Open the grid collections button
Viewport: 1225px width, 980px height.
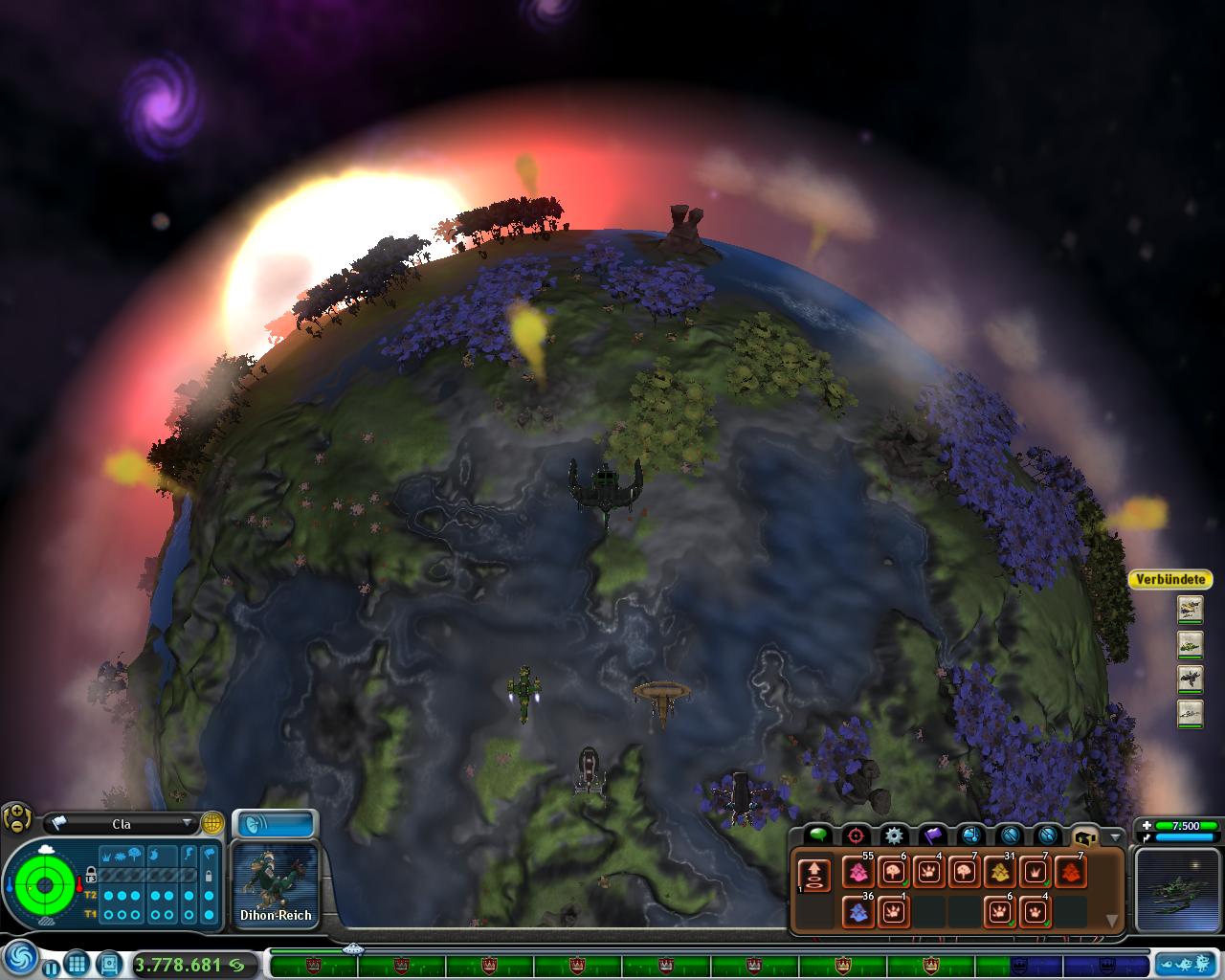pos(78,963)
